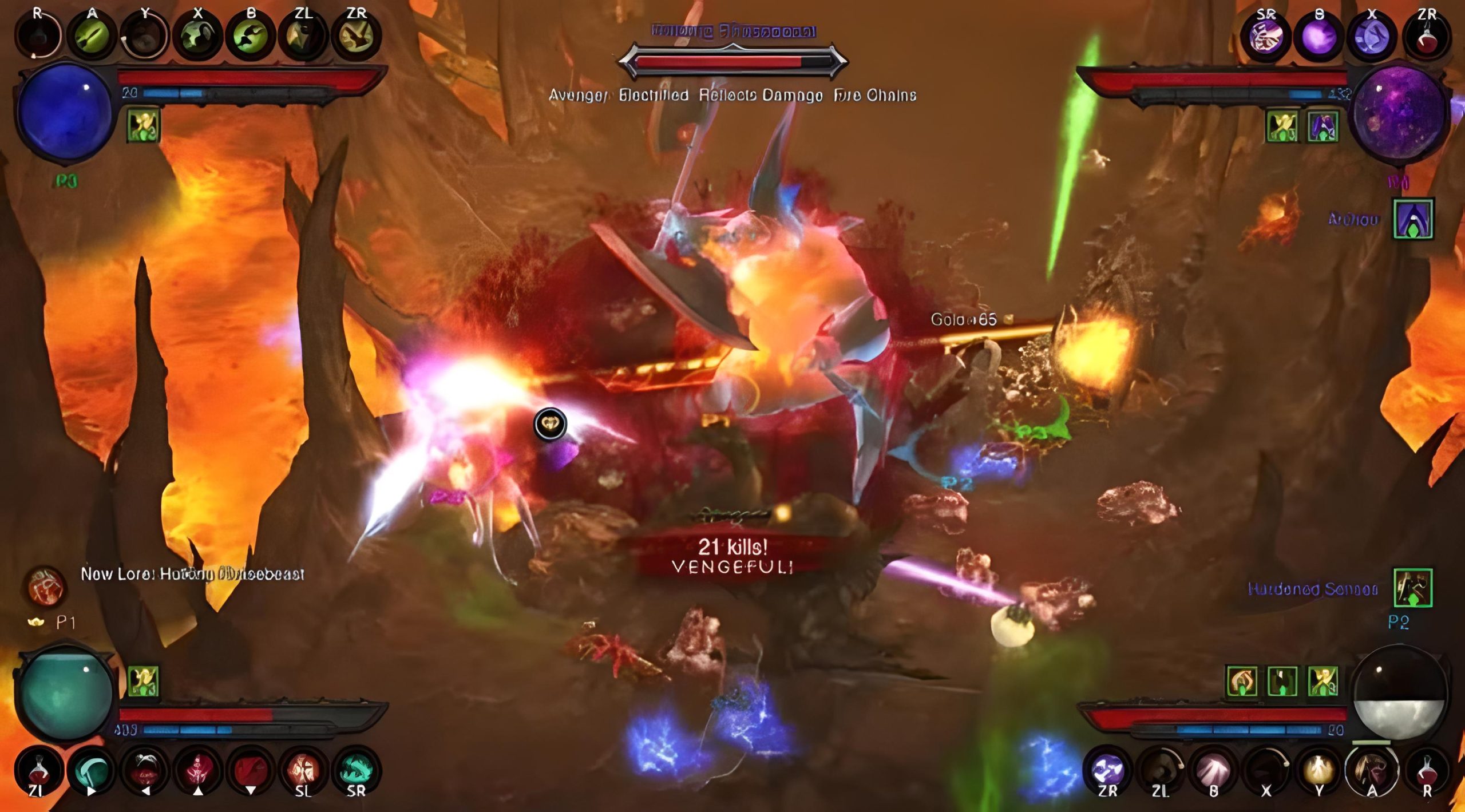The image size is (1465, 812).
Task: Open the New Lore notification icon
Action: pos(46,586)
